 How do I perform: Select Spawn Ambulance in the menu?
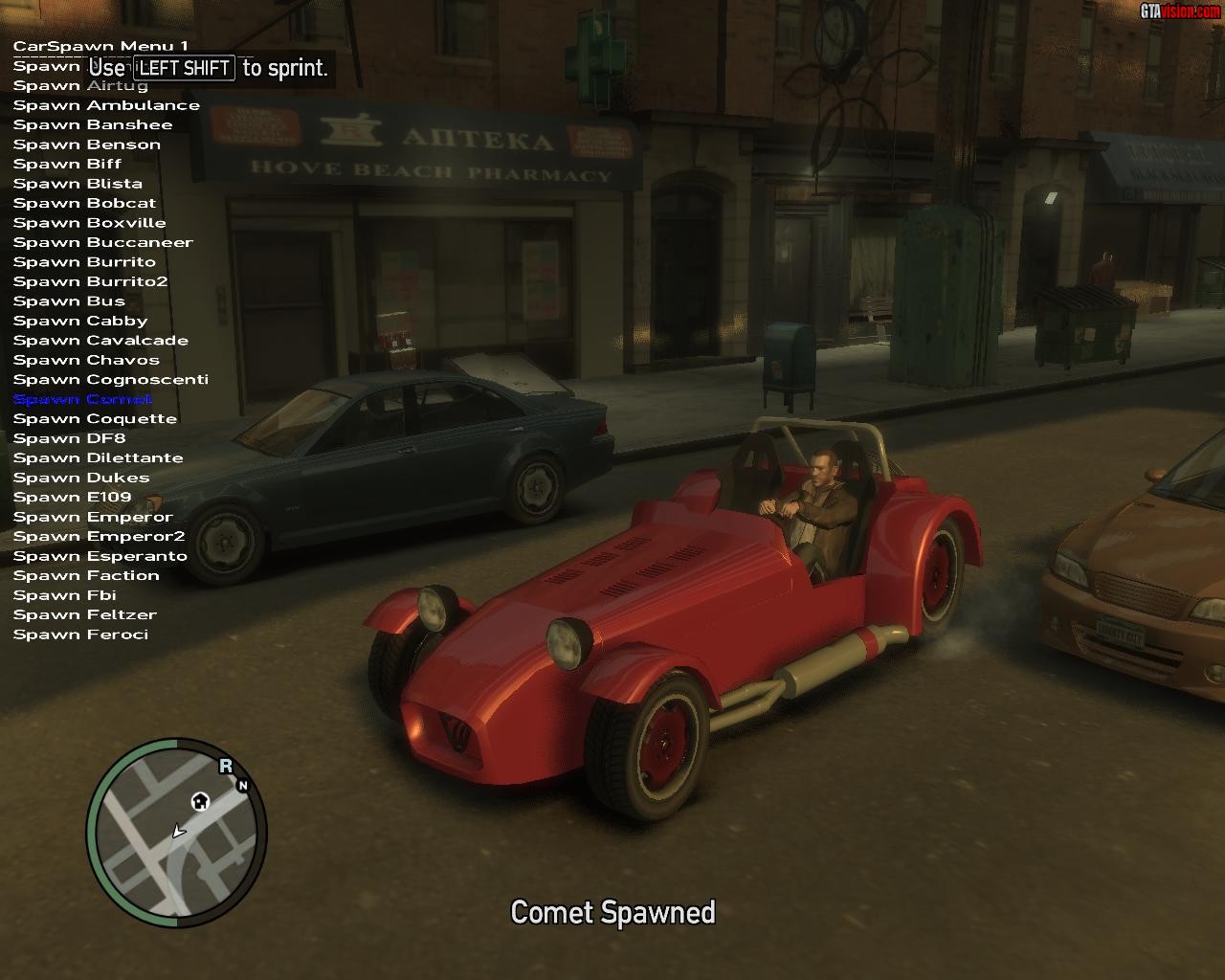tap(106, 105)
